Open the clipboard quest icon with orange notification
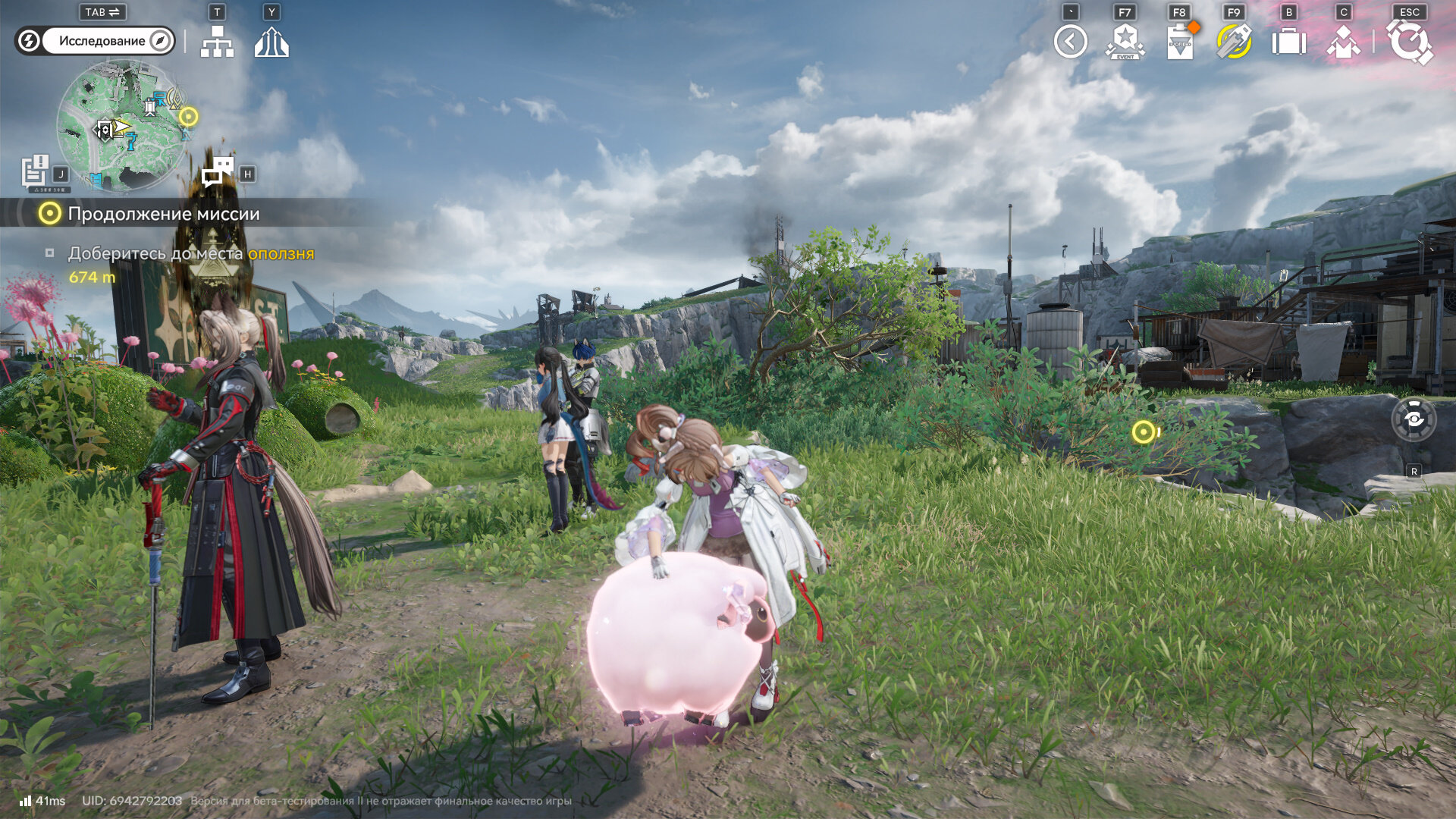Screen dimensions: 1456x819 pos(1181,43)
